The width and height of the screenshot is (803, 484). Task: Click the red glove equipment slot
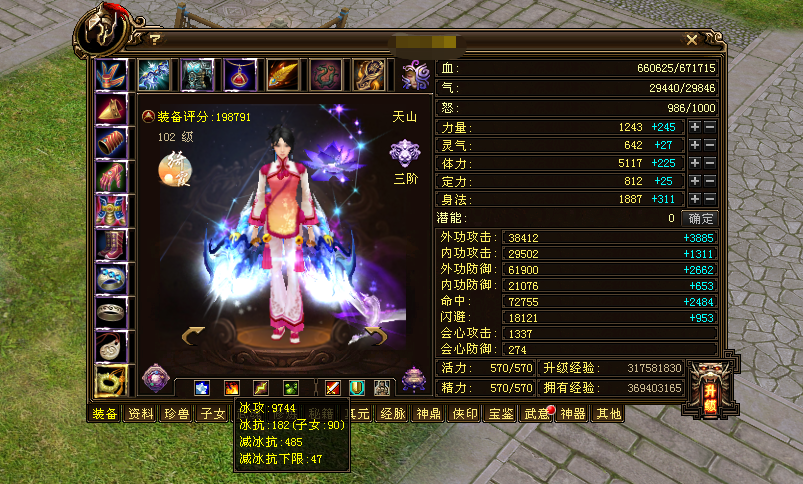(x=110, y=177)
